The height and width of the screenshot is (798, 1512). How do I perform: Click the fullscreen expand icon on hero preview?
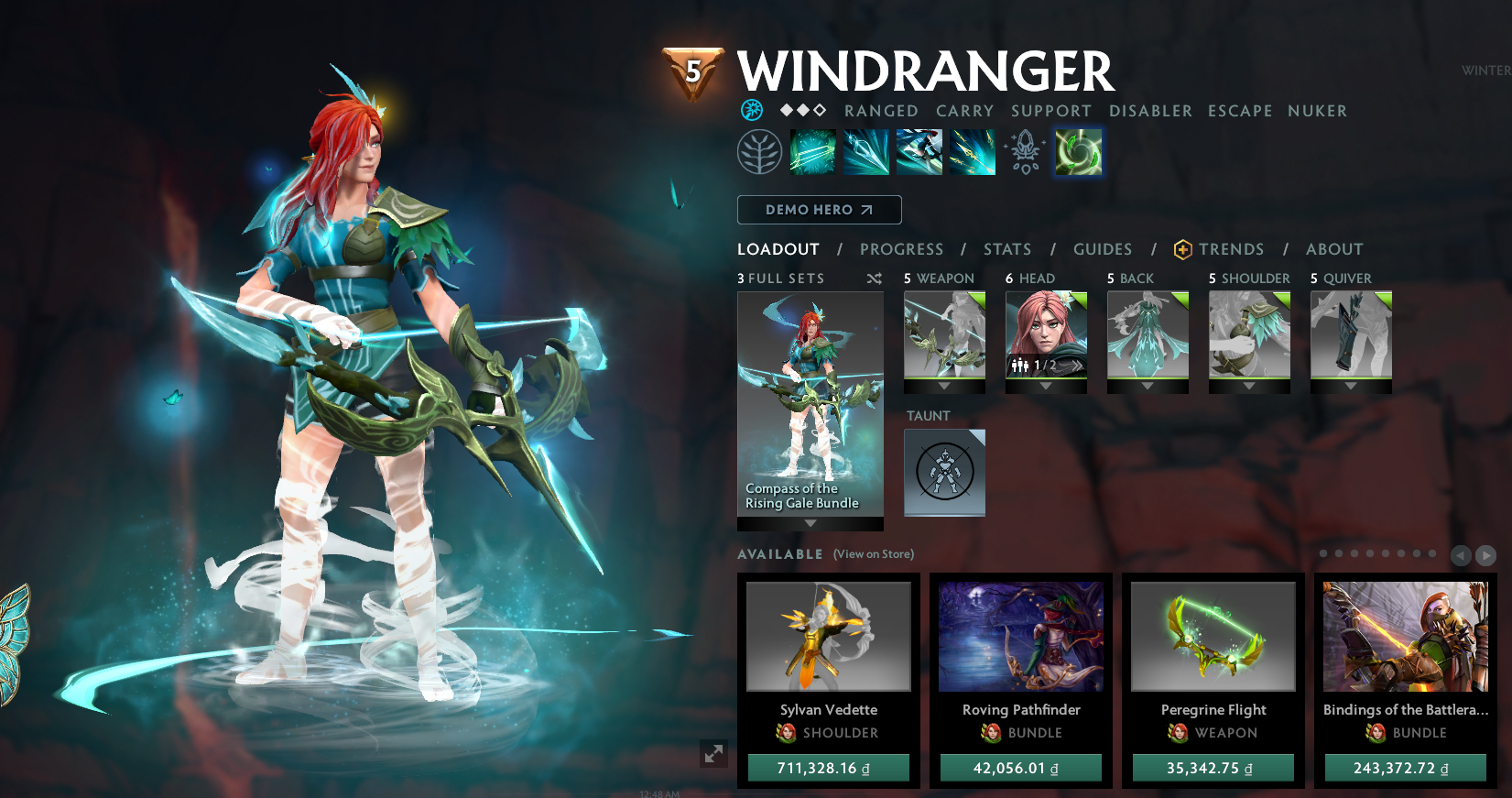pyautogui.click(x=715, y=755)
